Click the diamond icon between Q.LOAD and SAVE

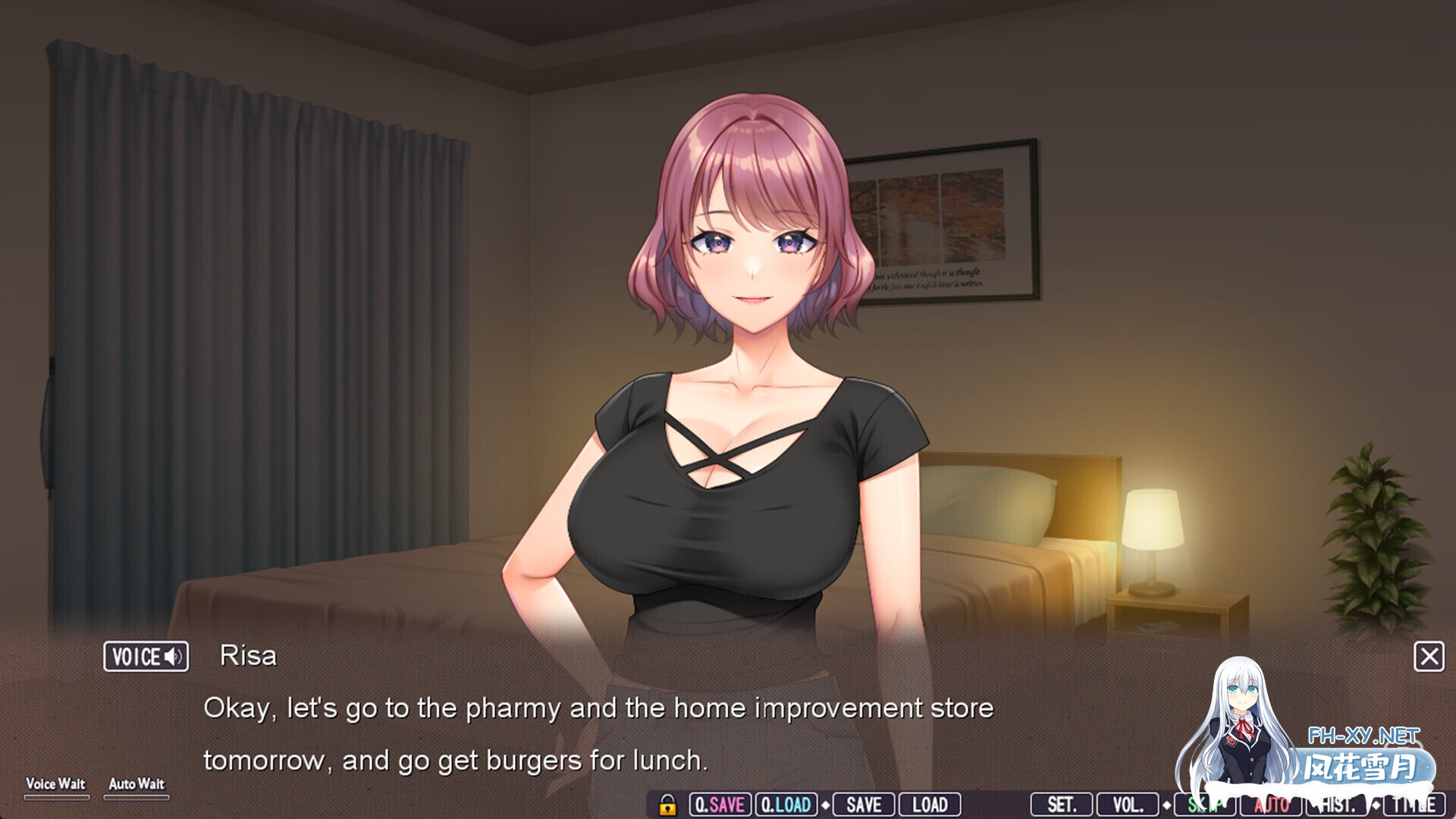pos(824,805)
